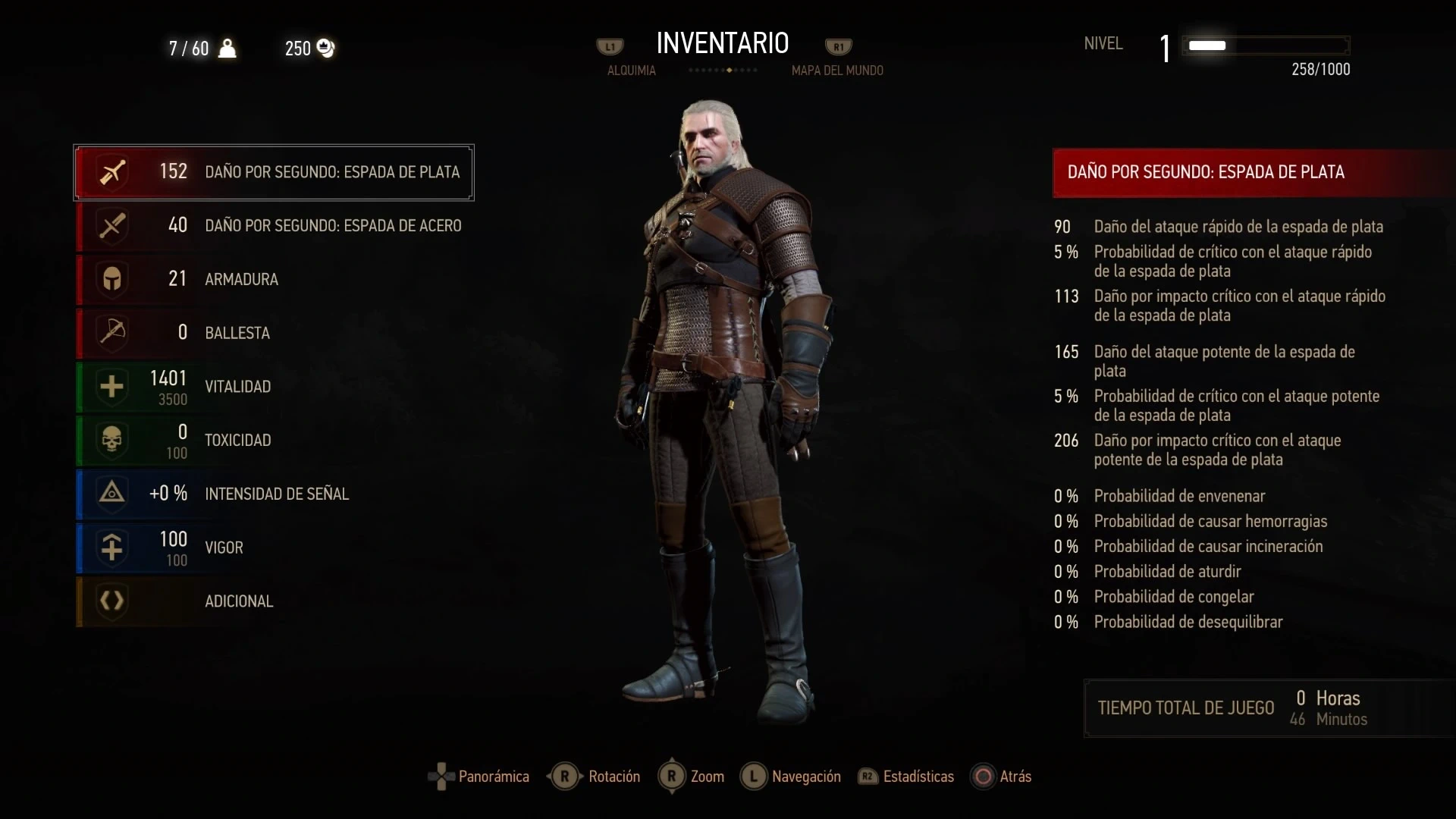The height and width of the screenshot is (819, 1456).
Task: Switch to the Mapa del Mundo tab
Action: click(x=837, y=71)
